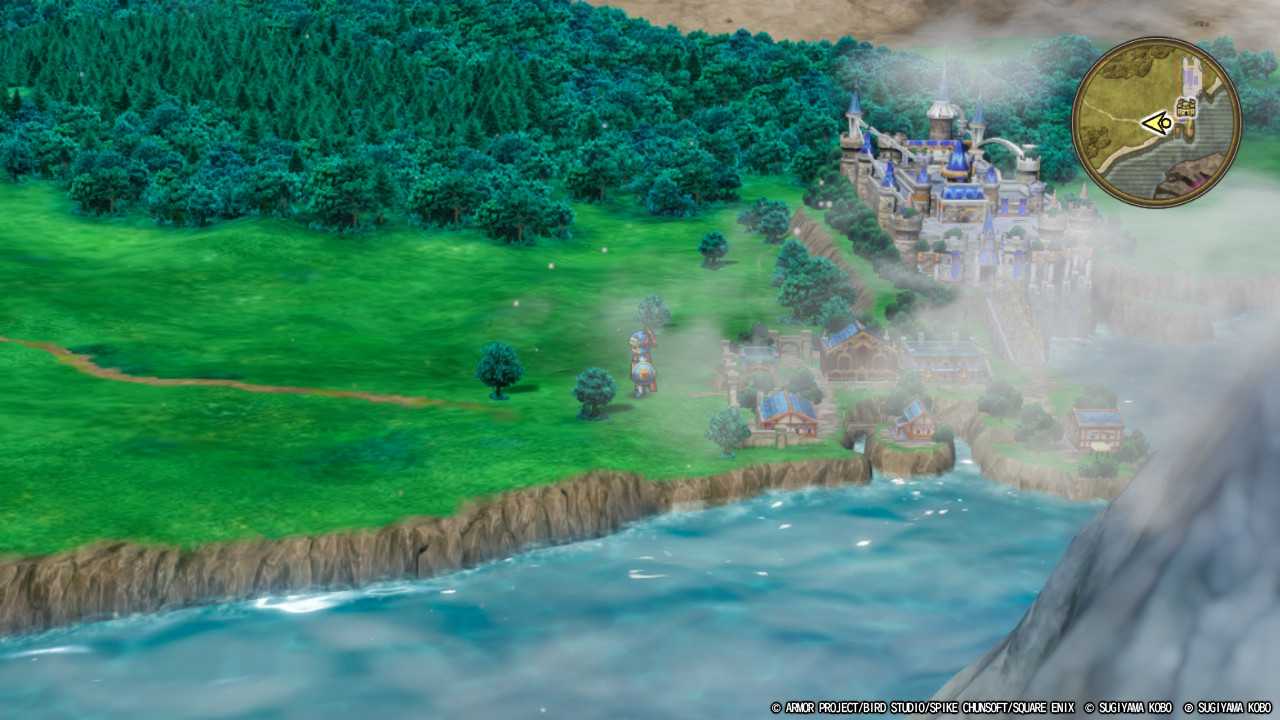The image size is (1280, 720).
Task: Click the SQUARE ENIX portion of the credits
Action: pyautogui.click(x=1035, y=708)
